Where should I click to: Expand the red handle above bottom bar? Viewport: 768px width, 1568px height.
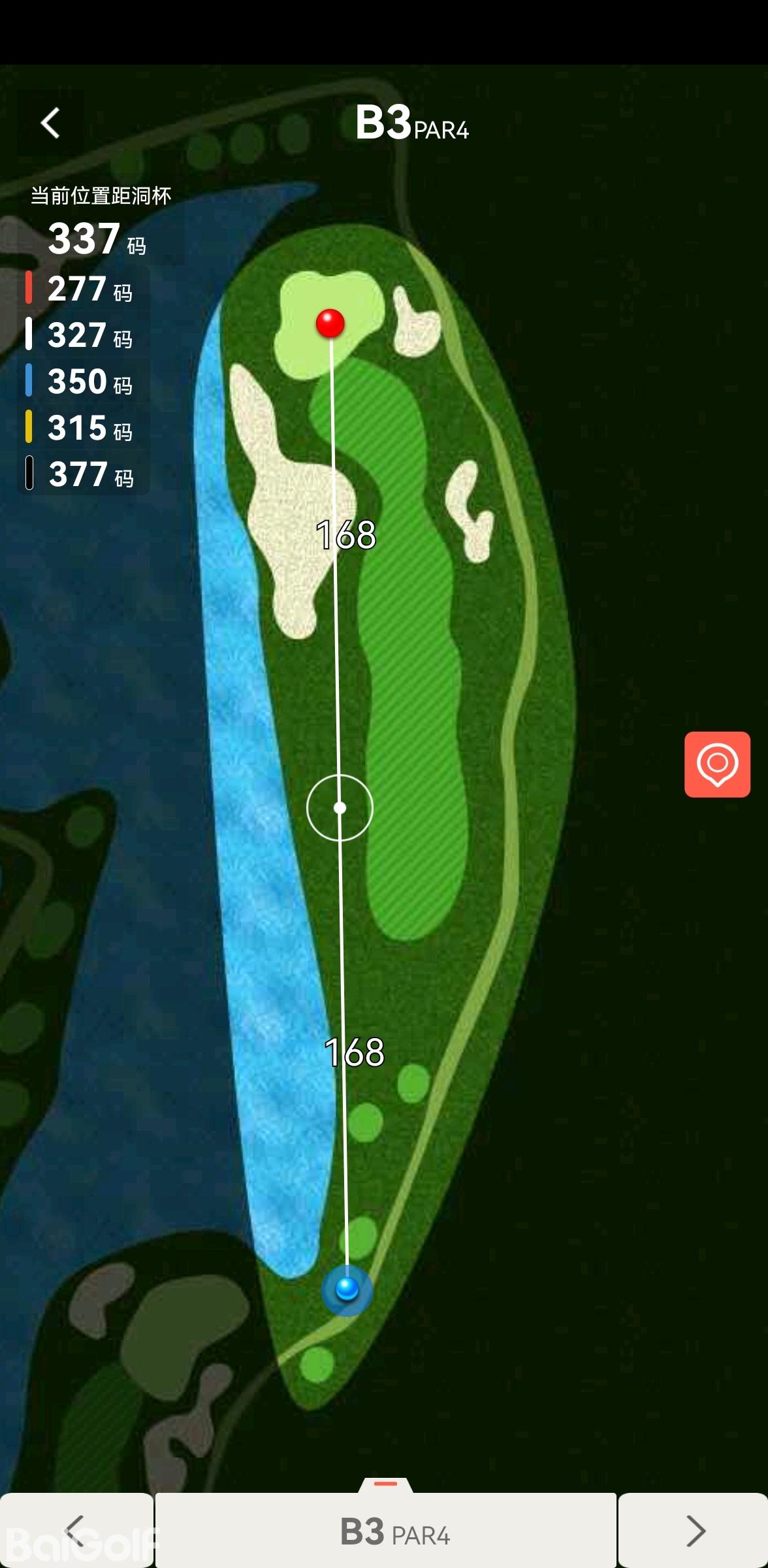[385, 1484]
